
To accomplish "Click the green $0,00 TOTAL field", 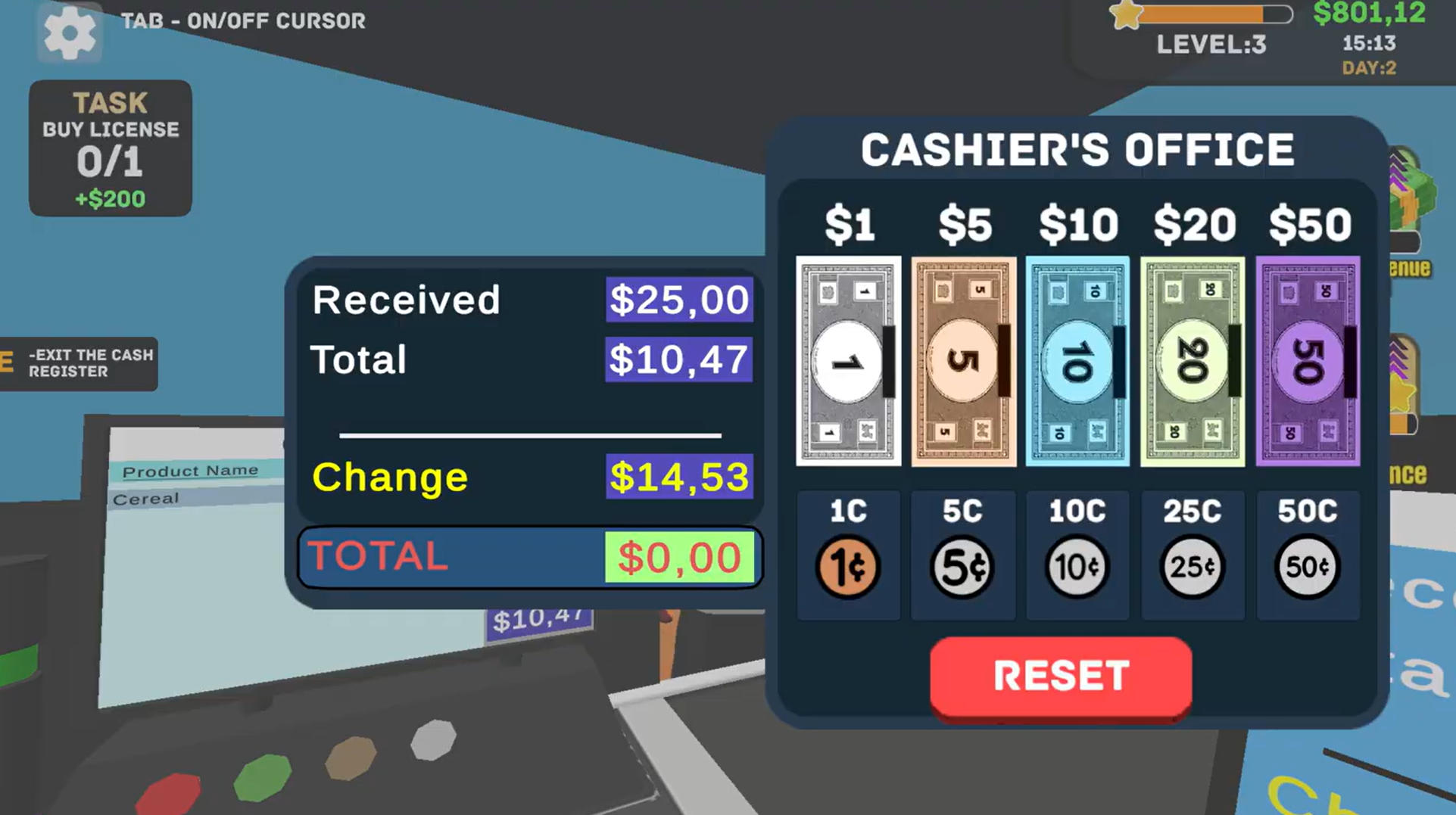I will pos(679,557).
